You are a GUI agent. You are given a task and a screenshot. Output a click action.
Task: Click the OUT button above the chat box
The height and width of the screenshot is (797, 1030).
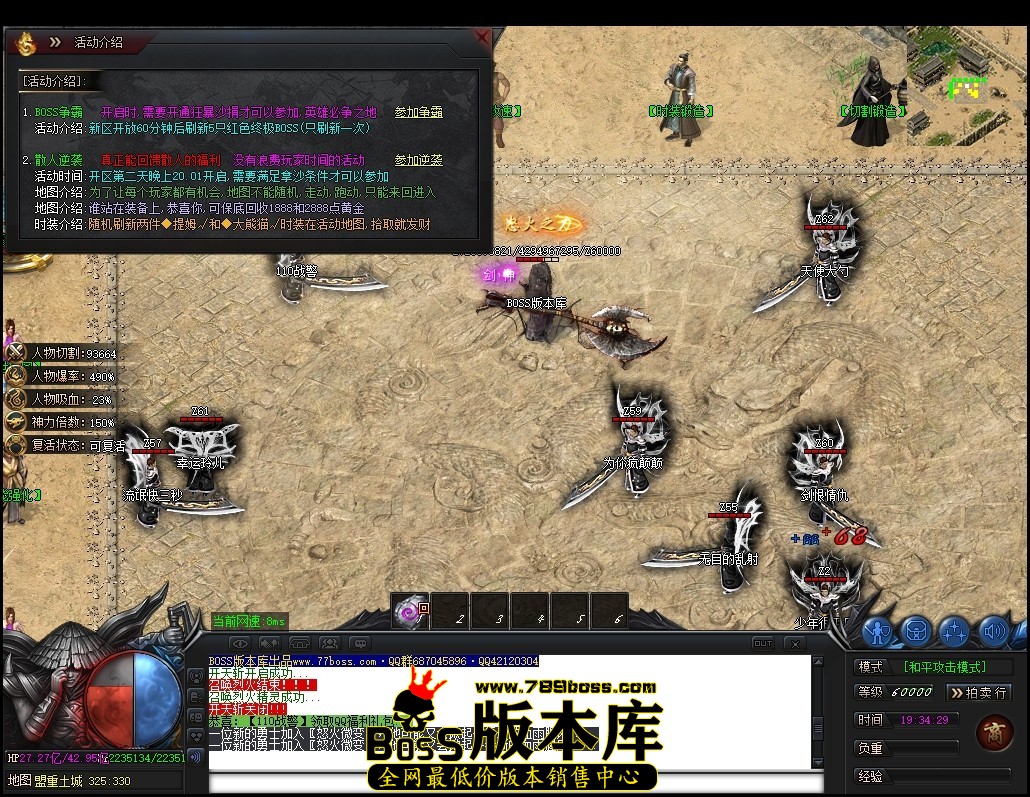tap(763, 643)
